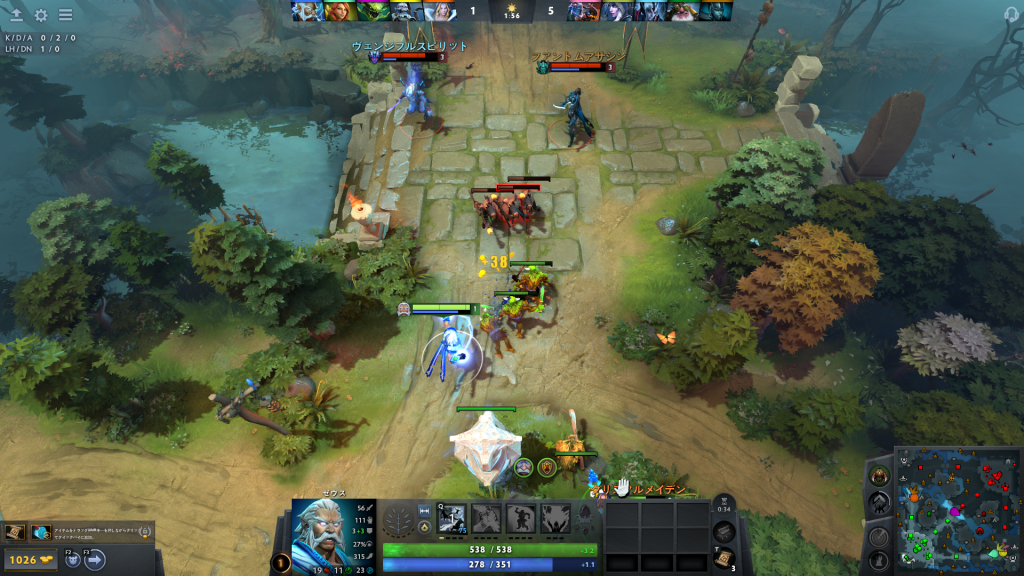Click the dashboard arrow button
Viewport: 1024px width, 576px height.
(16, 15)
